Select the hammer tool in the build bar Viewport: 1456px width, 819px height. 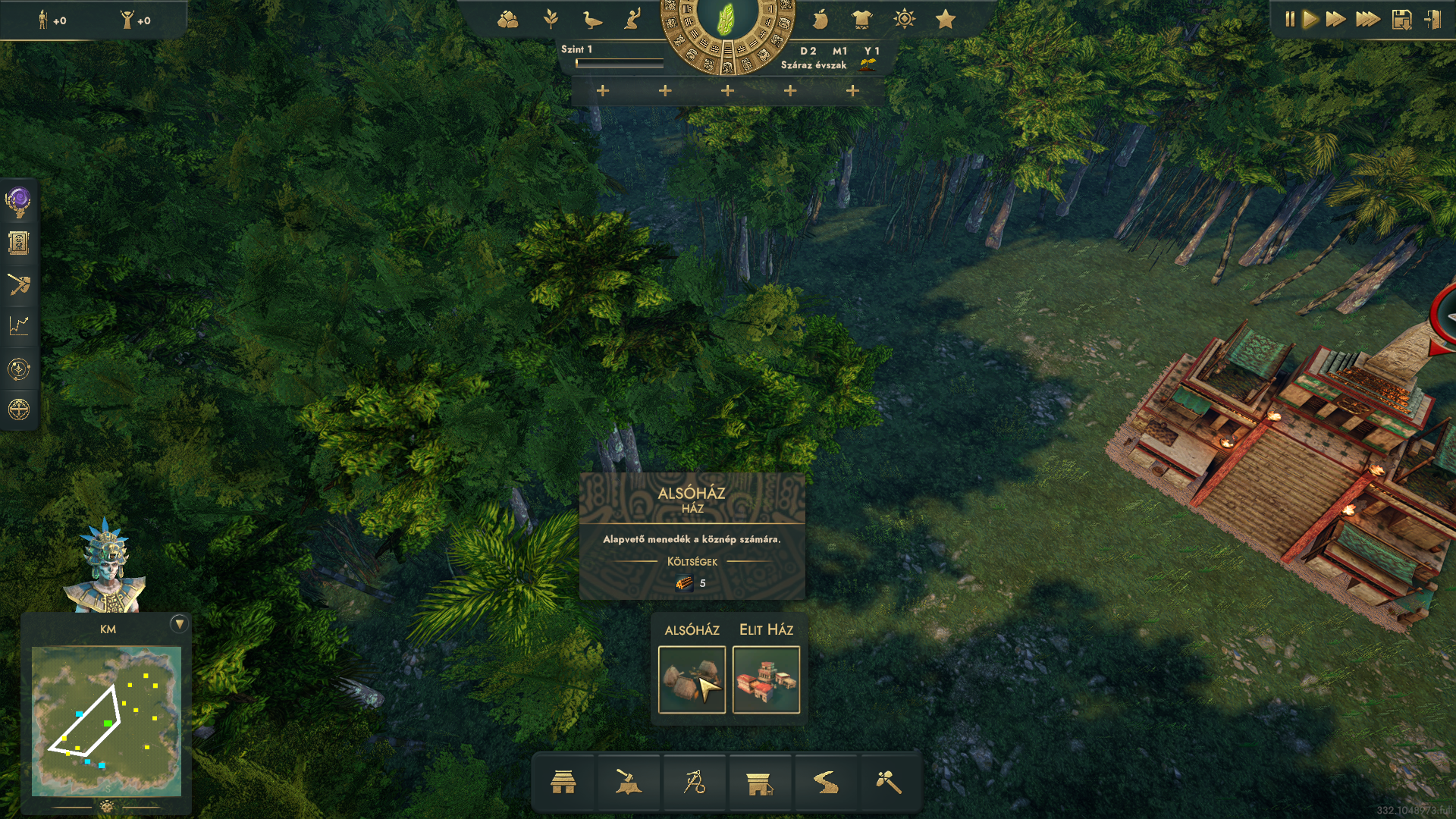[889, 782]
